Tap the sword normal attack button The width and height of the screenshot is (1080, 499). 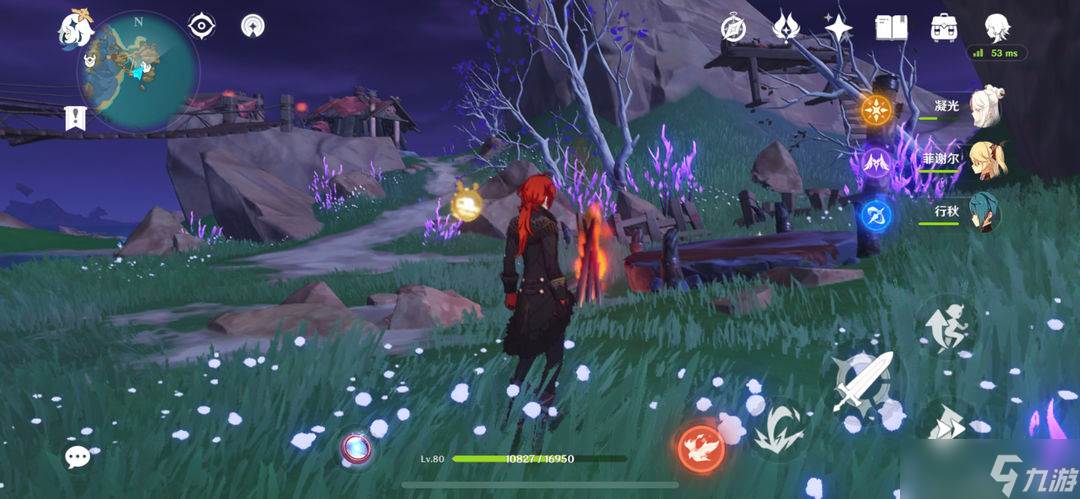pos(862,383)
